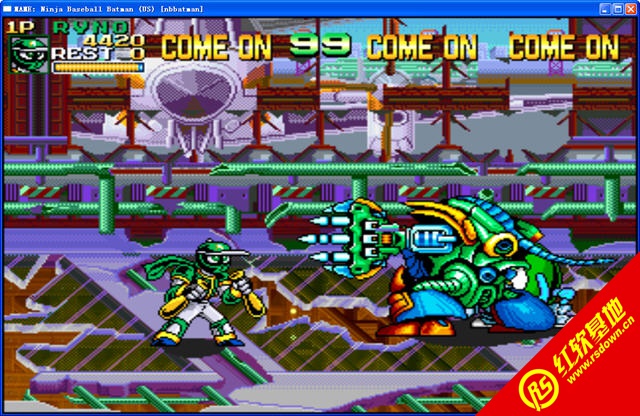Viewport: 640px width, 416px height.
Task: Minimize the MAME window
Action: [605, 7]
